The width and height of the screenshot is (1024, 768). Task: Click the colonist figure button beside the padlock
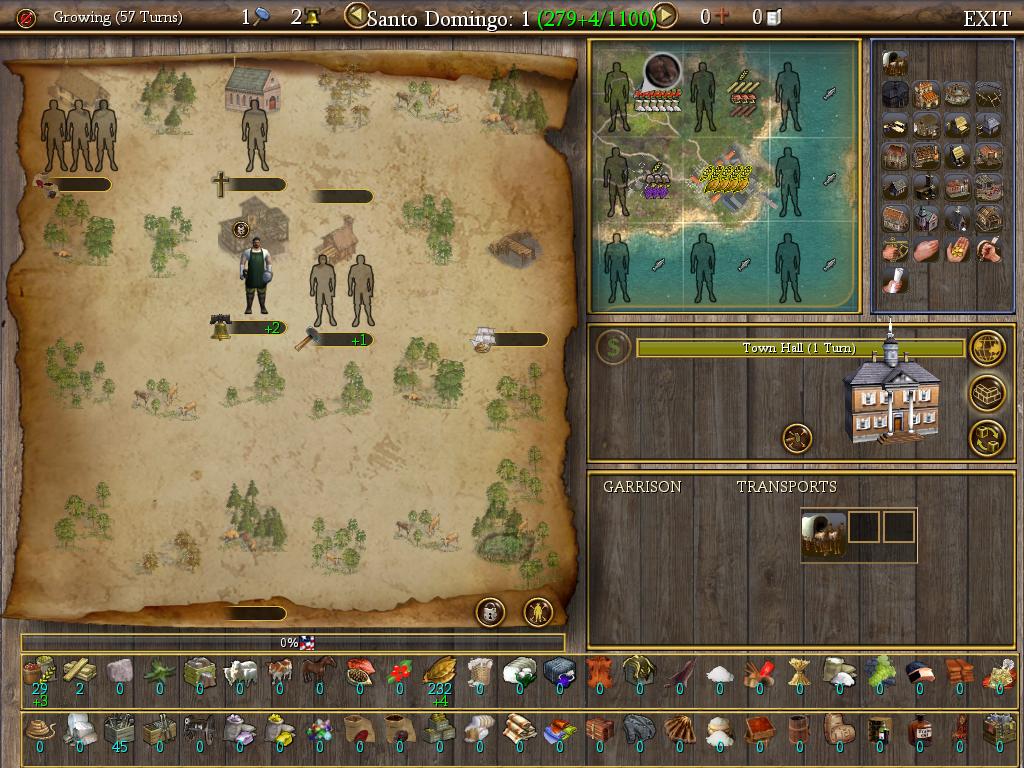[x=539, y=611]
